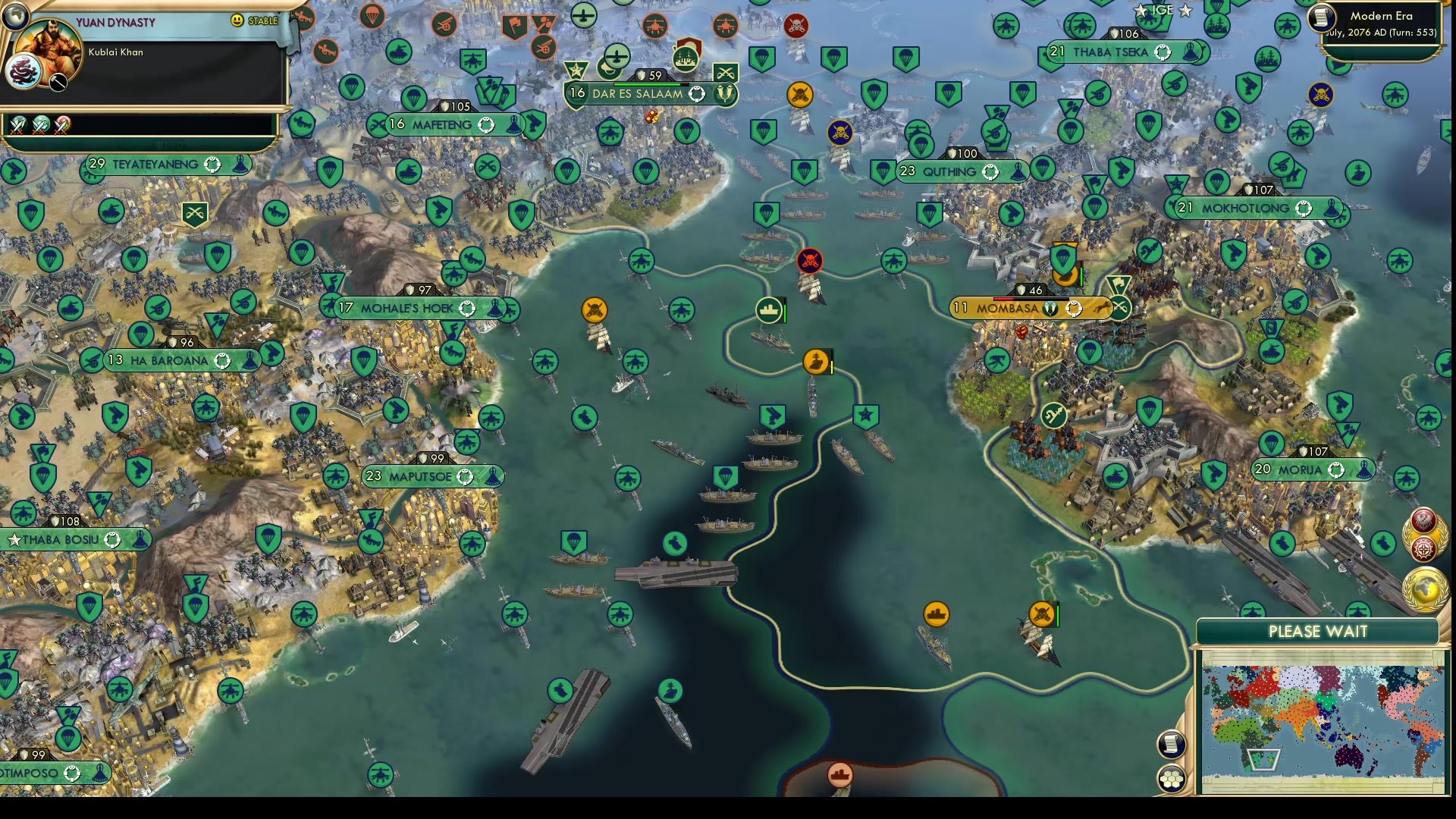Click the IGE label at top of screen
1456x819 pixels.
tap(1164, 11)
